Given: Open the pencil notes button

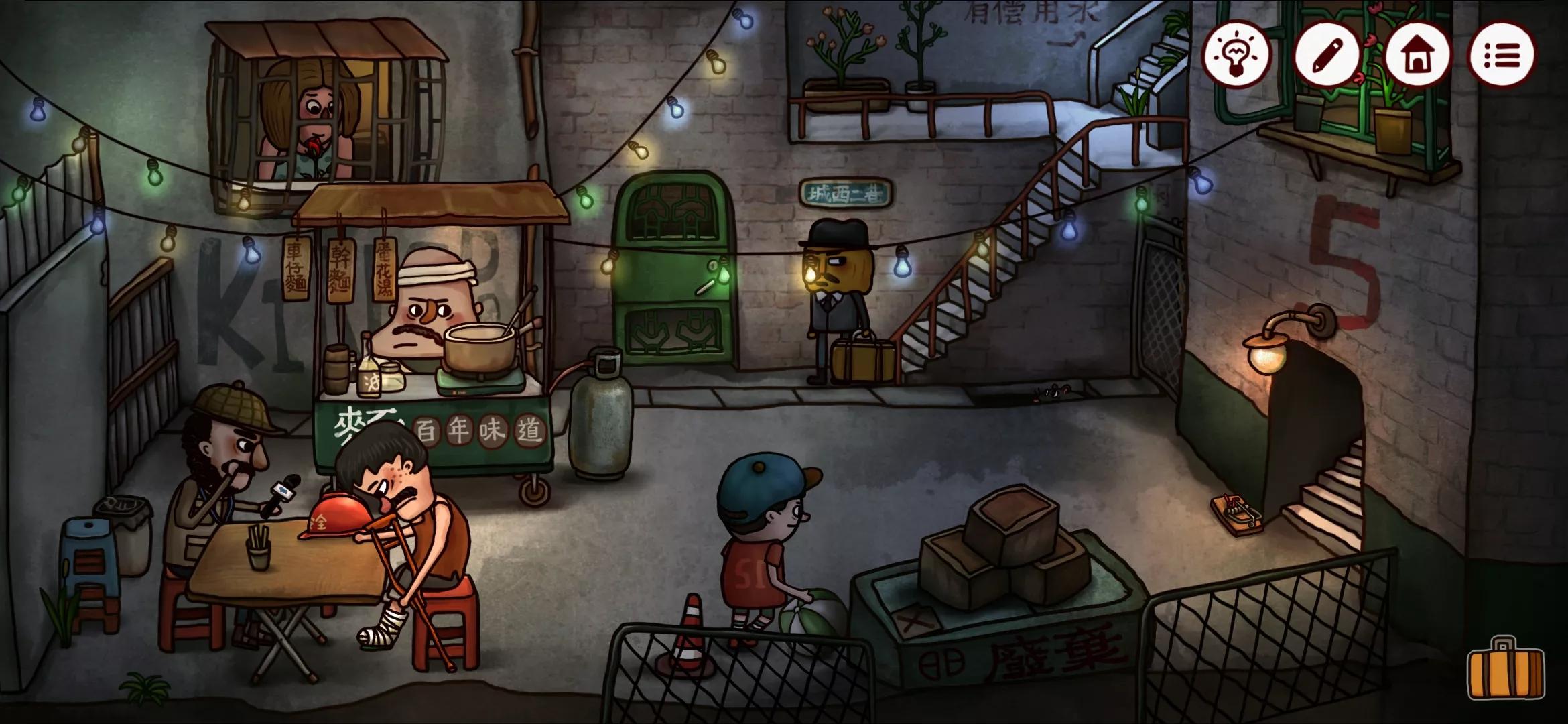Looking at the screenshot, I should point(1327,55).
